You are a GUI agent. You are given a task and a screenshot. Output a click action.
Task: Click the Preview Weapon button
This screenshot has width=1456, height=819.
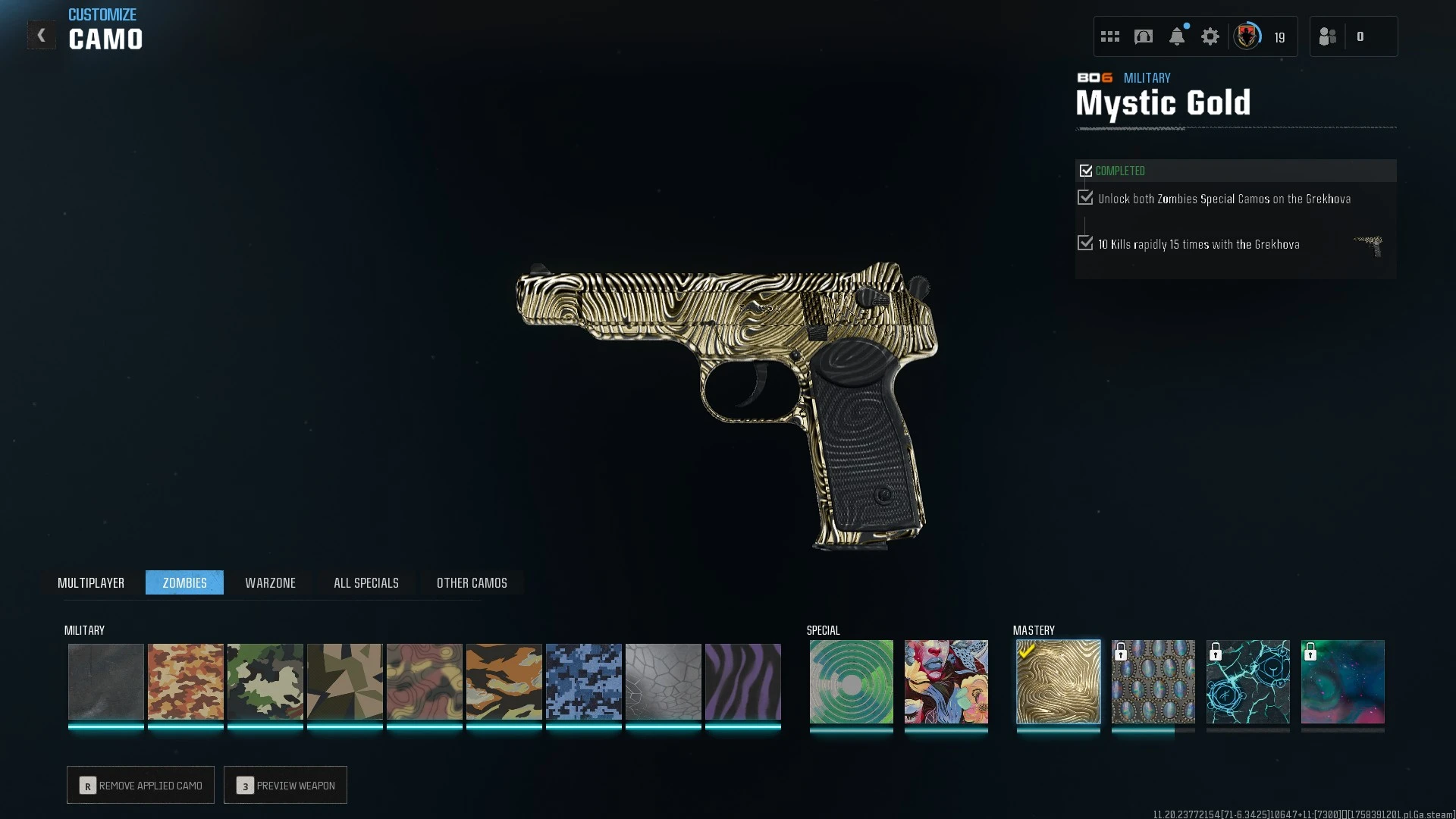pyautogui.click(x=285, y=785)
